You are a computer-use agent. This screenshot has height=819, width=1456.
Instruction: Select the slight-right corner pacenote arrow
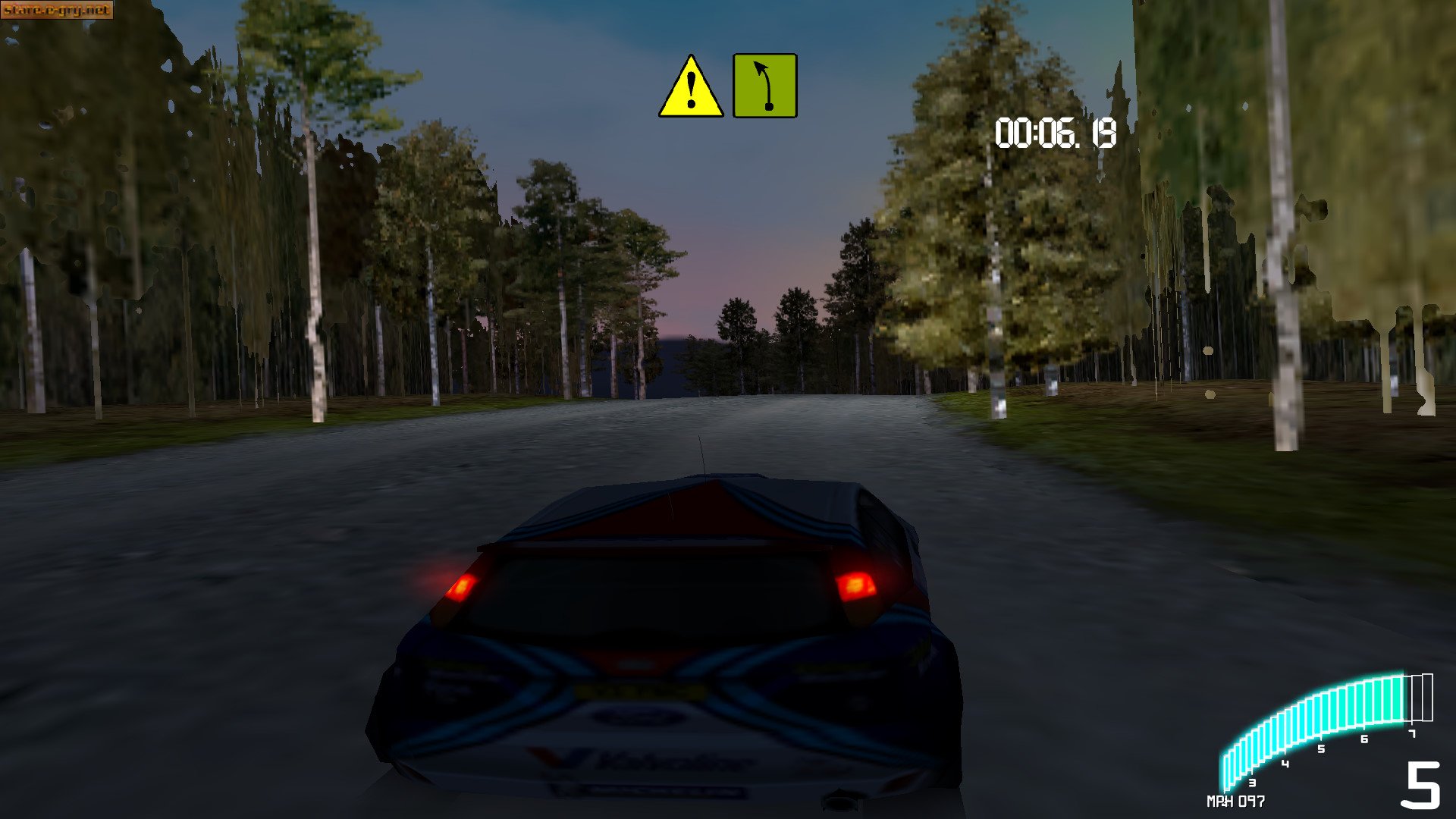tap(764, 85)
